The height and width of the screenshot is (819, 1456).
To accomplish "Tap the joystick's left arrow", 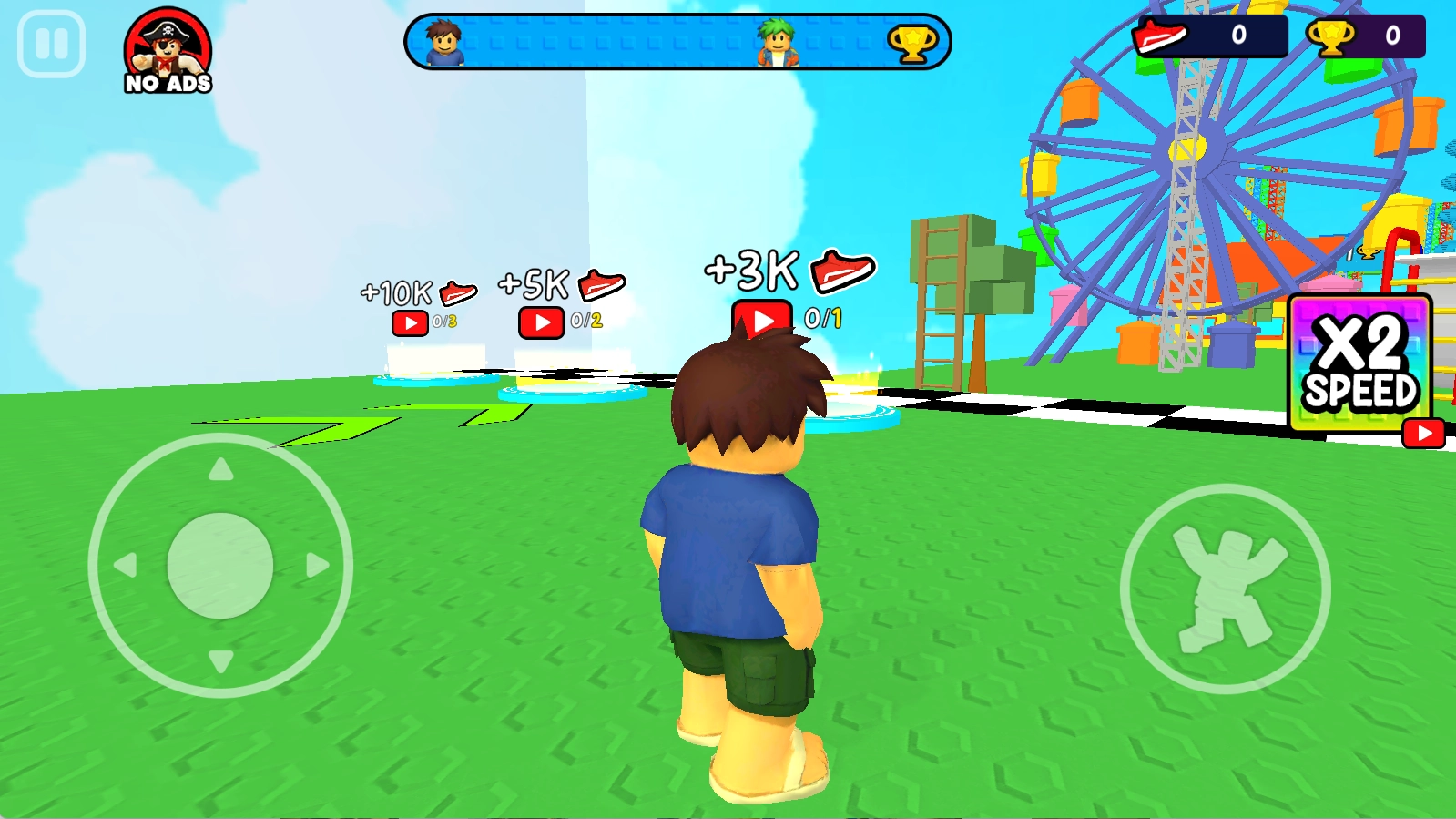I will (125, 566).
